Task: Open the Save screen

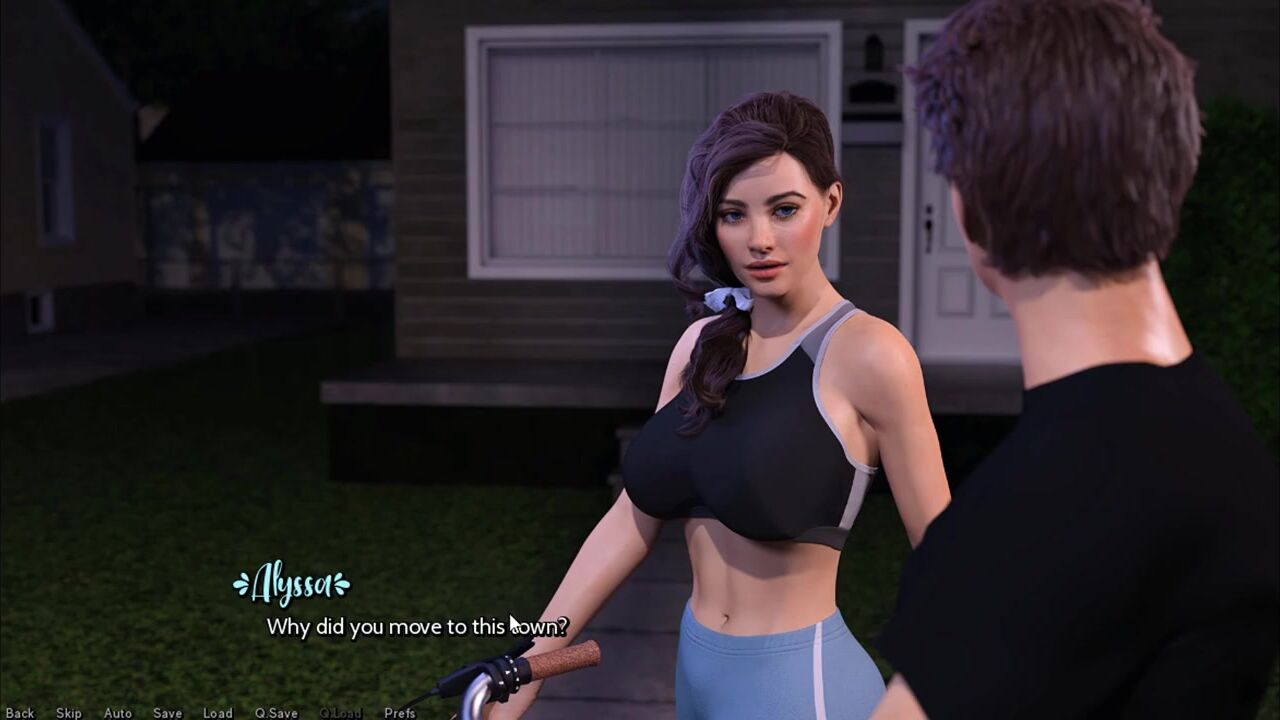Action: (167, 713)
